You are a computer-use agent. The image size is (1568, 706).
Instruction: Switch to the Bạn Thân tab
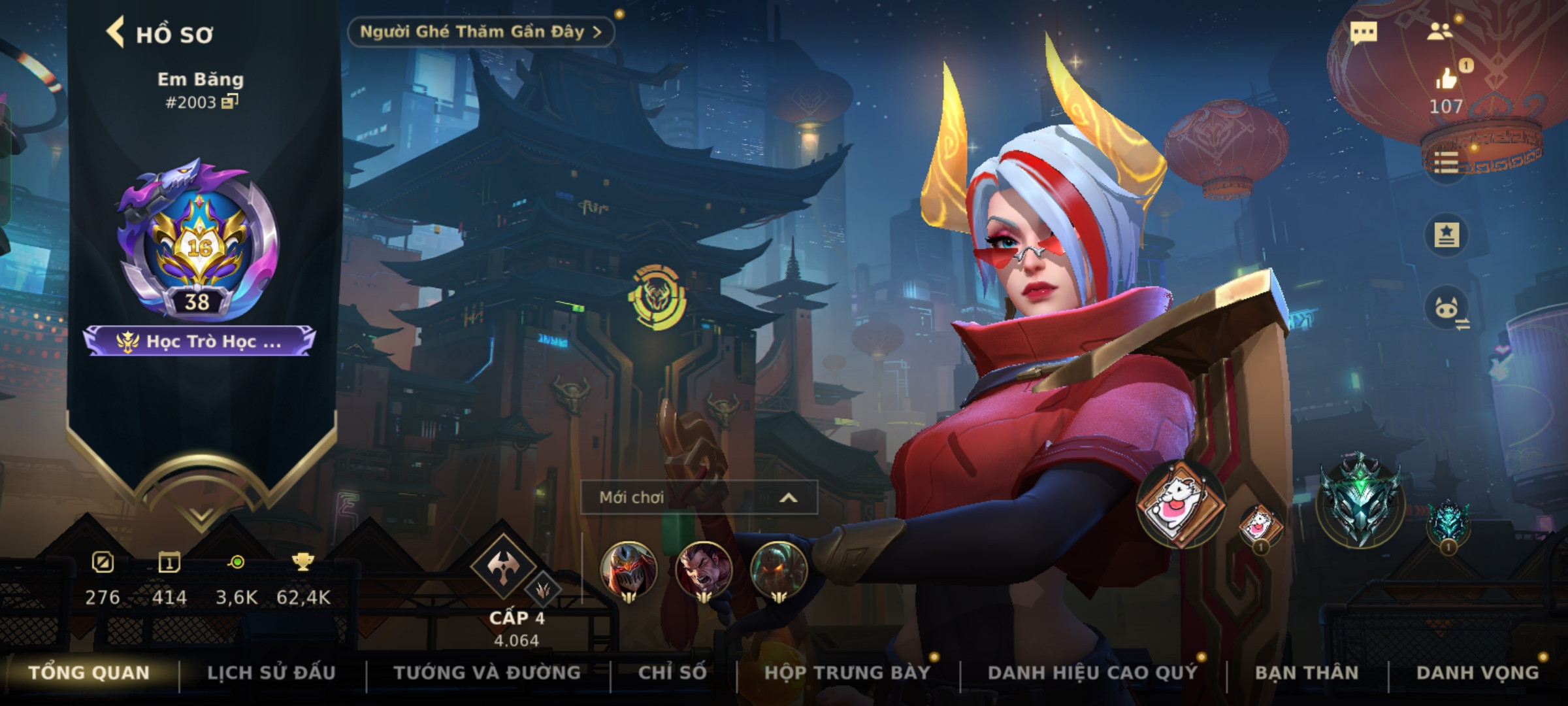(1307, 673)
